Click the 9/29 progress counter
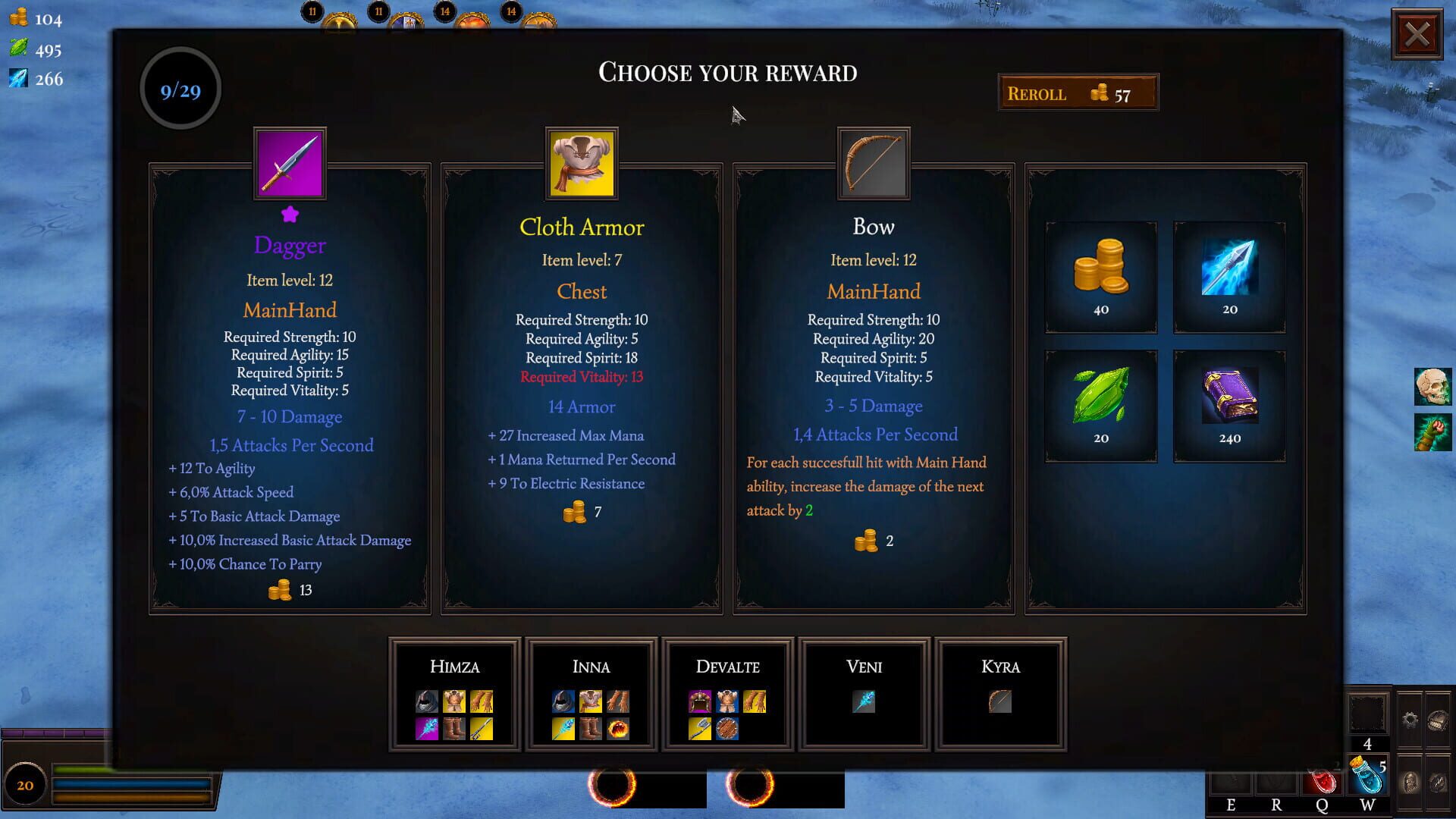This screenshot has width=1456, height=819. (x=180, y=89)
